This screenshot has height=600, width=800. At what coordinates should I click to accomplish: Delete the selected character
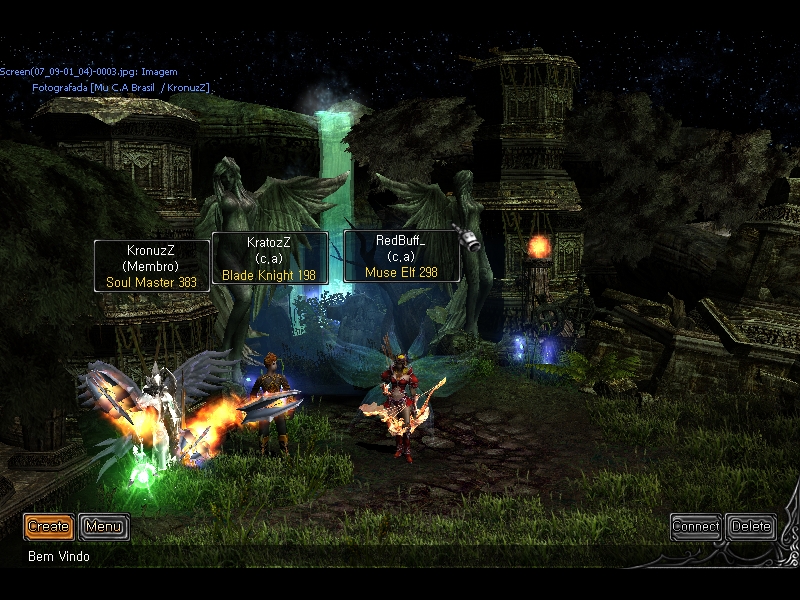point(751,526)
